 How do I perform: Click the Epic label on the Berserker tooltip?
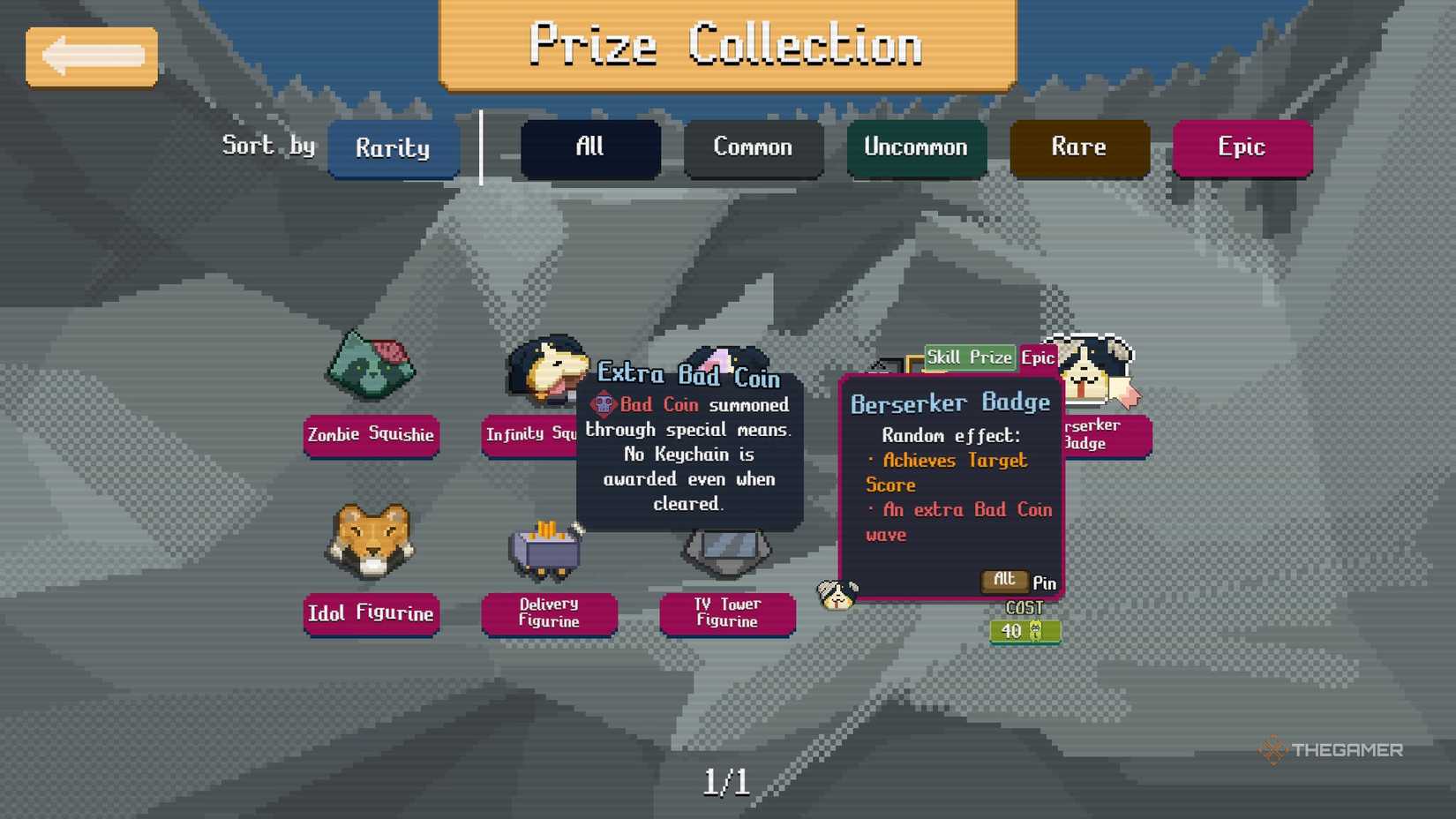coord(1038,357)
